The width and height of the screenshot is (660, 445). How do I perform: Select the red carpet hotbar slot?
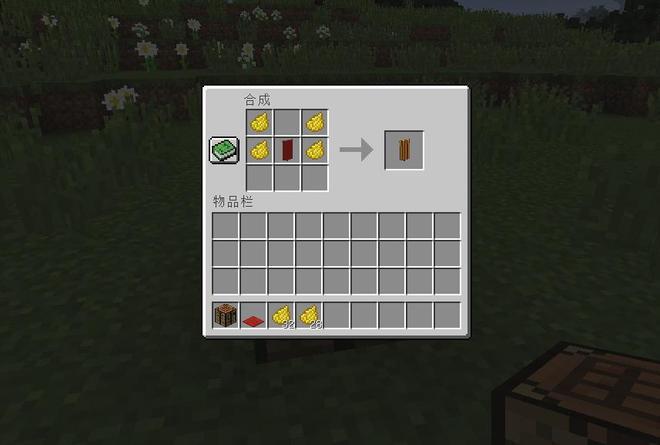click(253, 317)
